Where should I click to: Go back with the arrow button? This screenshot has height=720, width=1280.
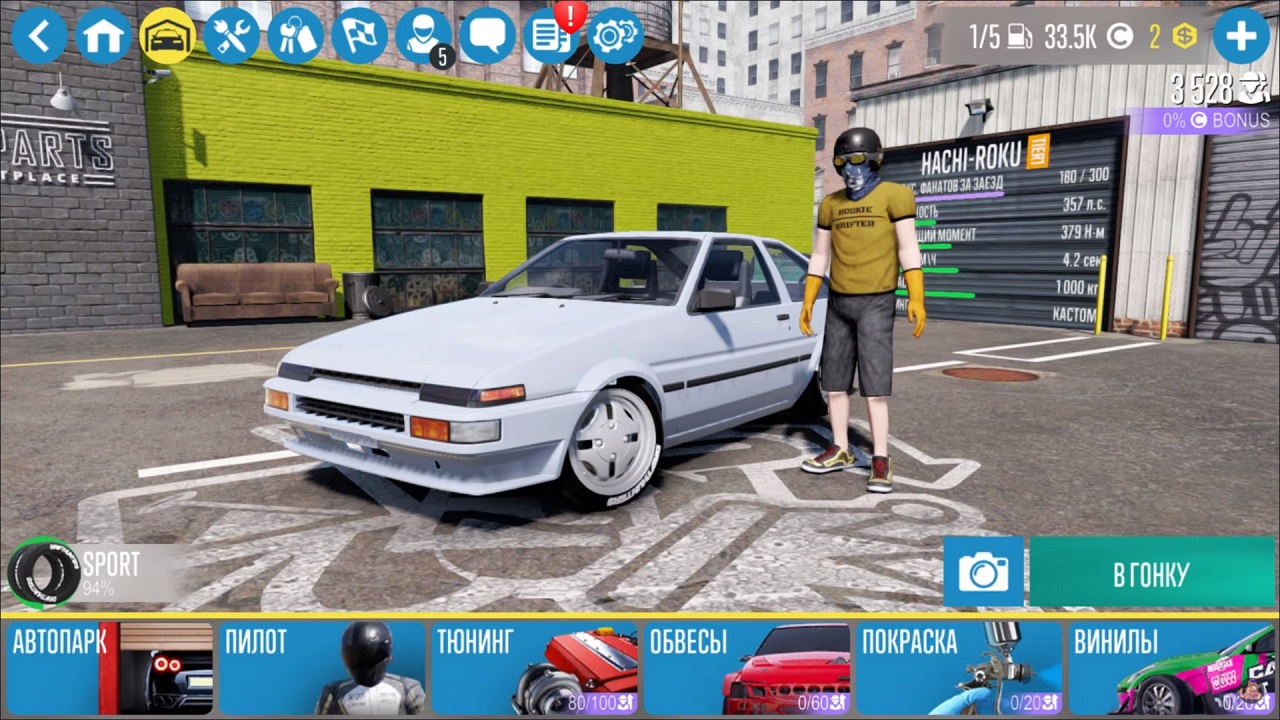click(x=40, y=37)
